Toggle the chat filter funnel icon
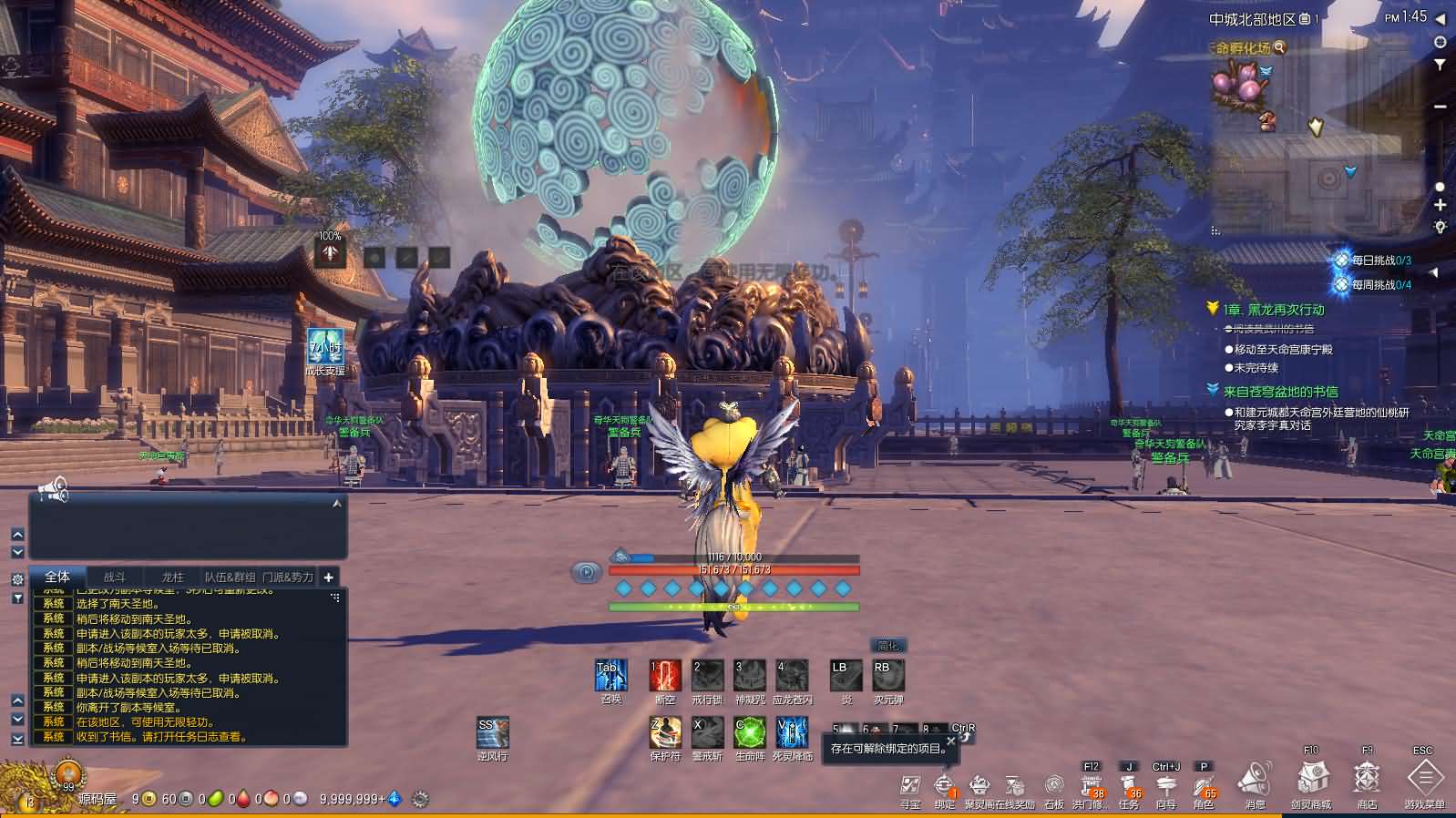The width and height of the screenshot is (1456, 818). pos(16,597)
